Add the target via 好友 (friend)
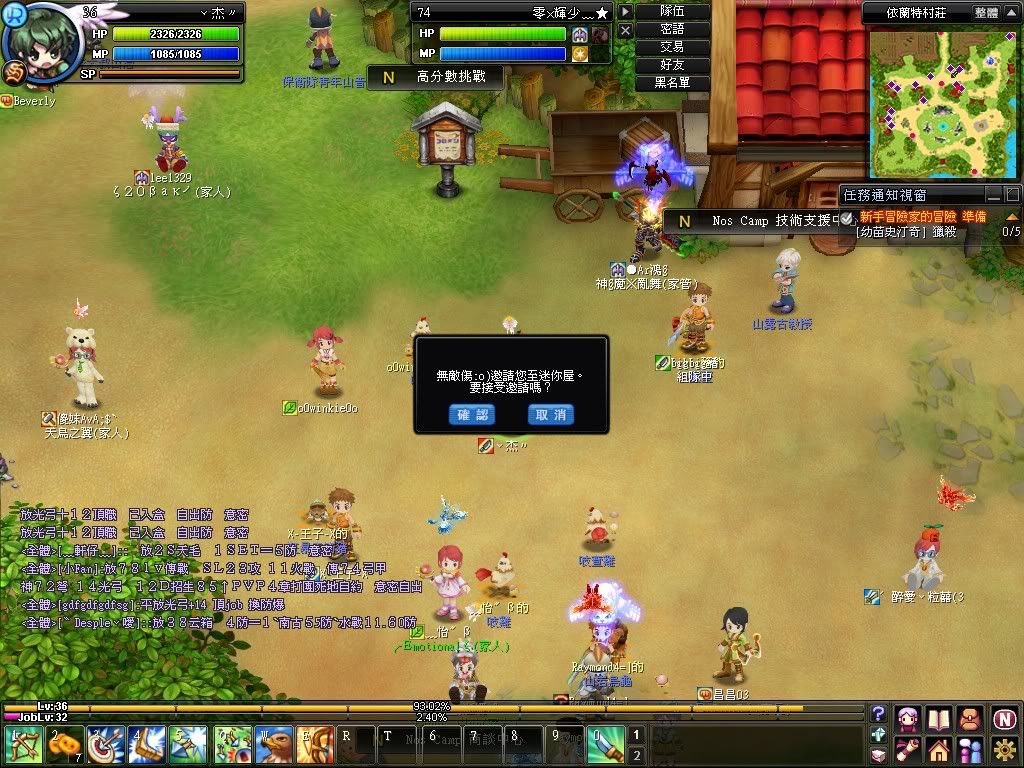Screen dimensions: 1024x768 coord(672,65)
